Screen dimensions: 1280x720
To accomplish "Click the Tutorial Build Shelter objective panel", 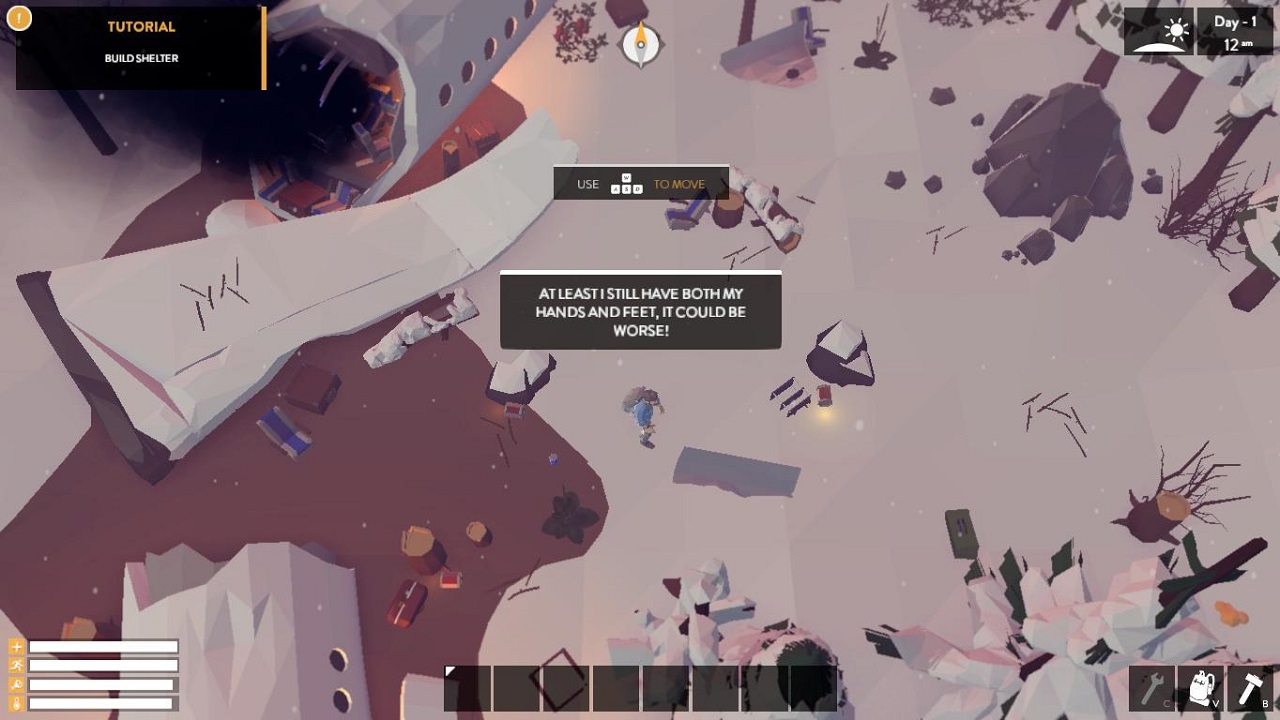I will click(x=141, y=47).
